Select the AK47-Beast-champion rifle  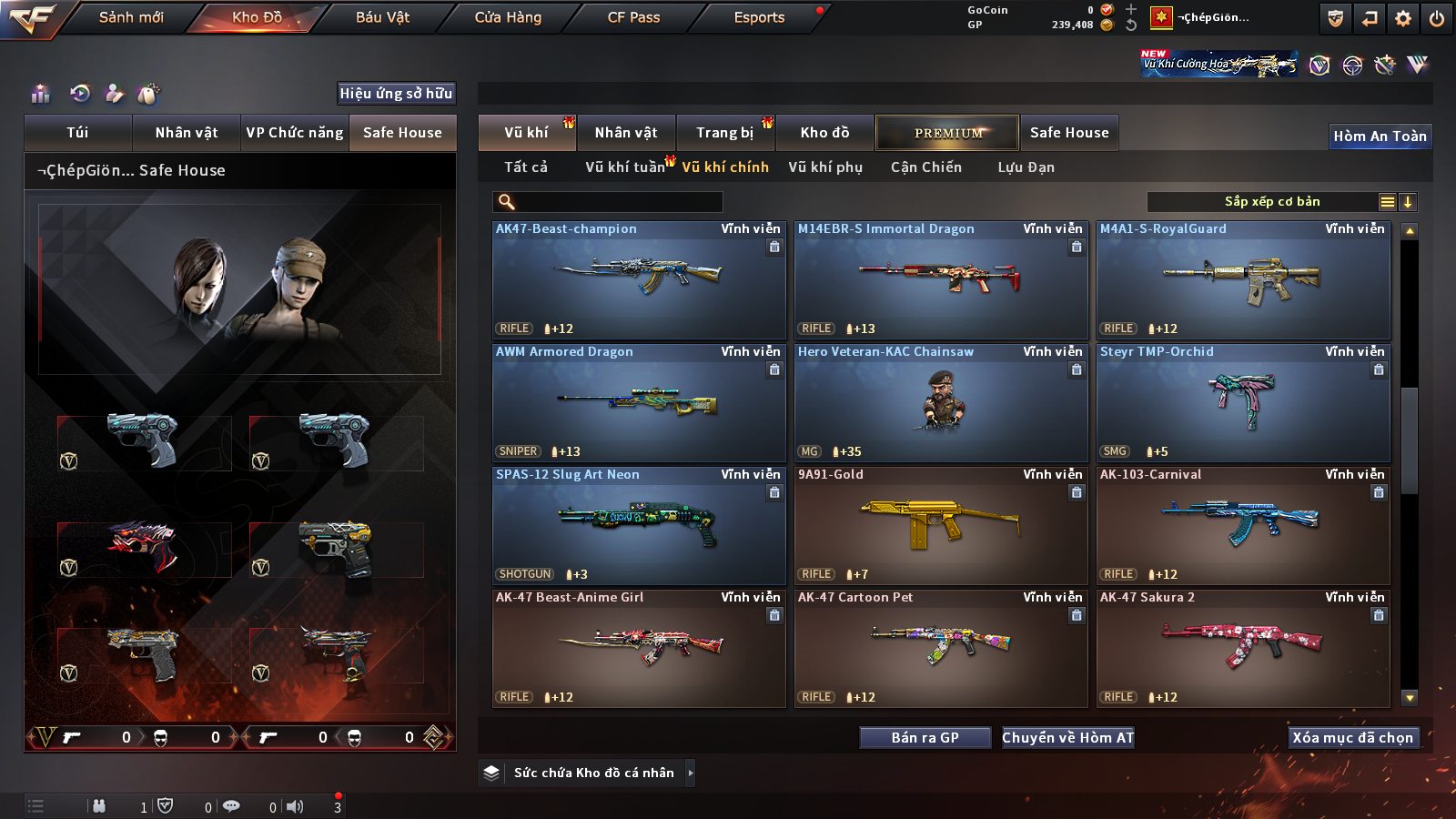[x=639, y=280]
